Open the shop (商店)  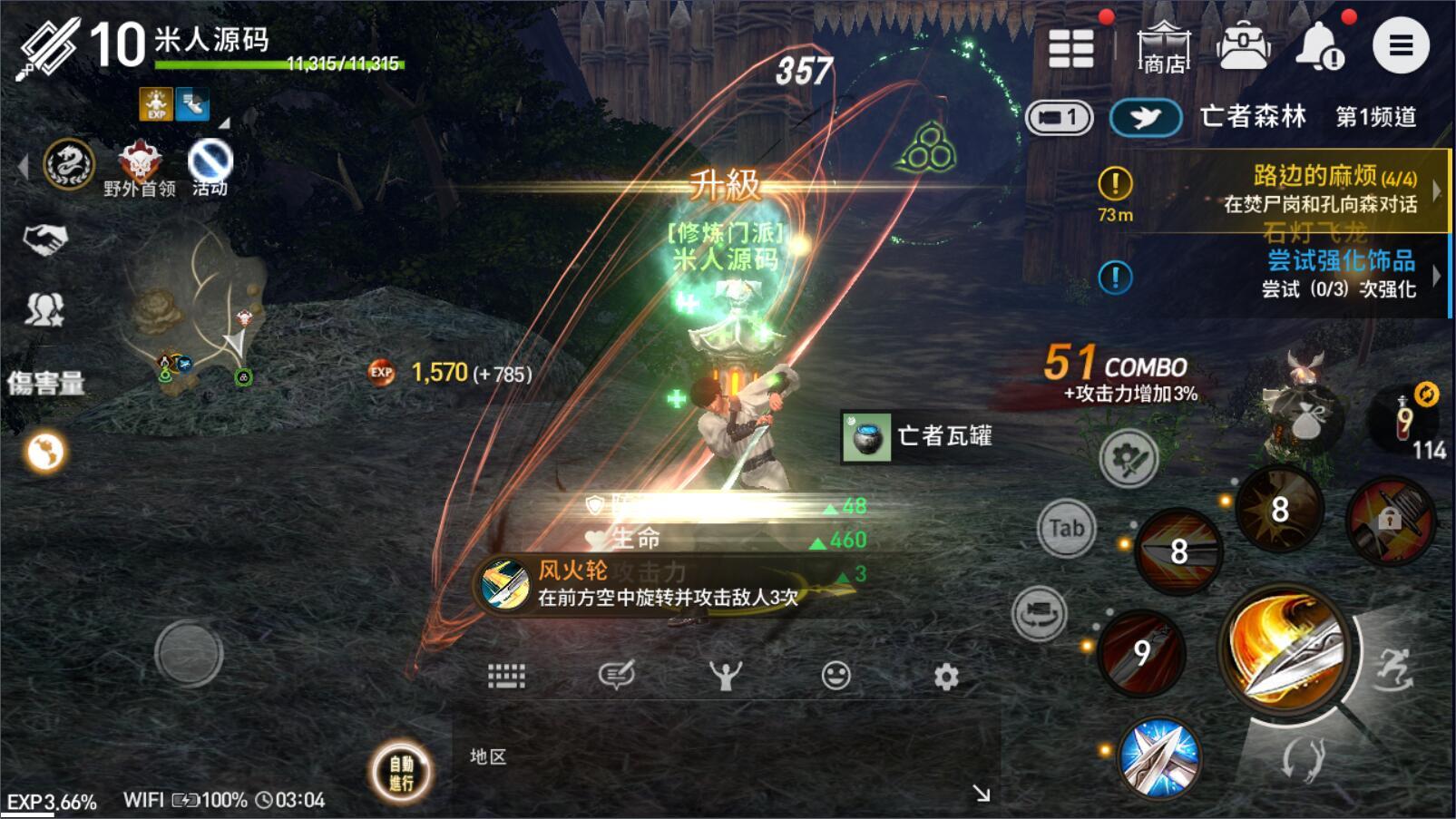(1164, 47)
